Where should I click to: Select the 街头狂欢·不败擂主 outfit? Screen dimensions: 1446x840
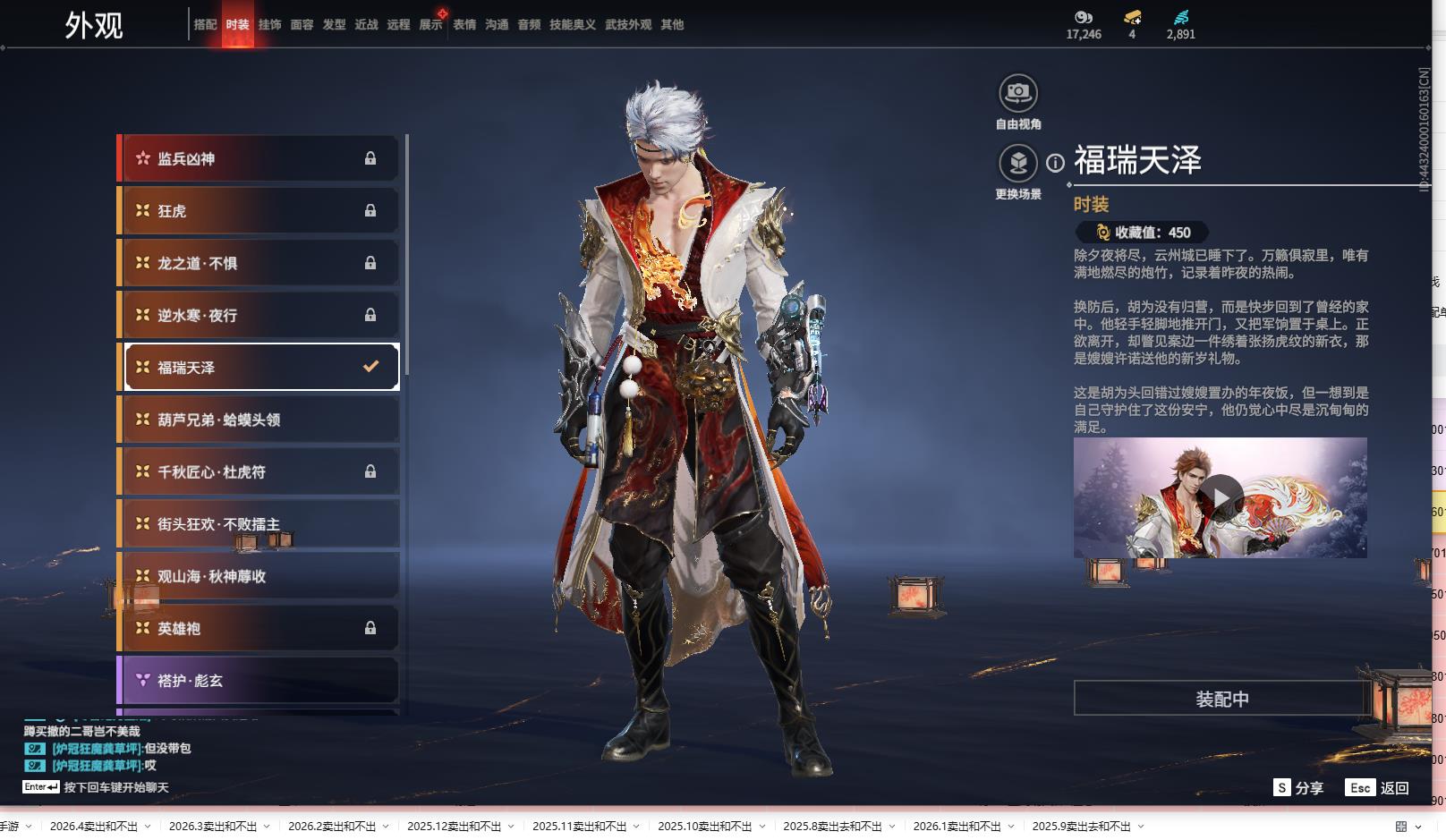(x=259, y=524)
